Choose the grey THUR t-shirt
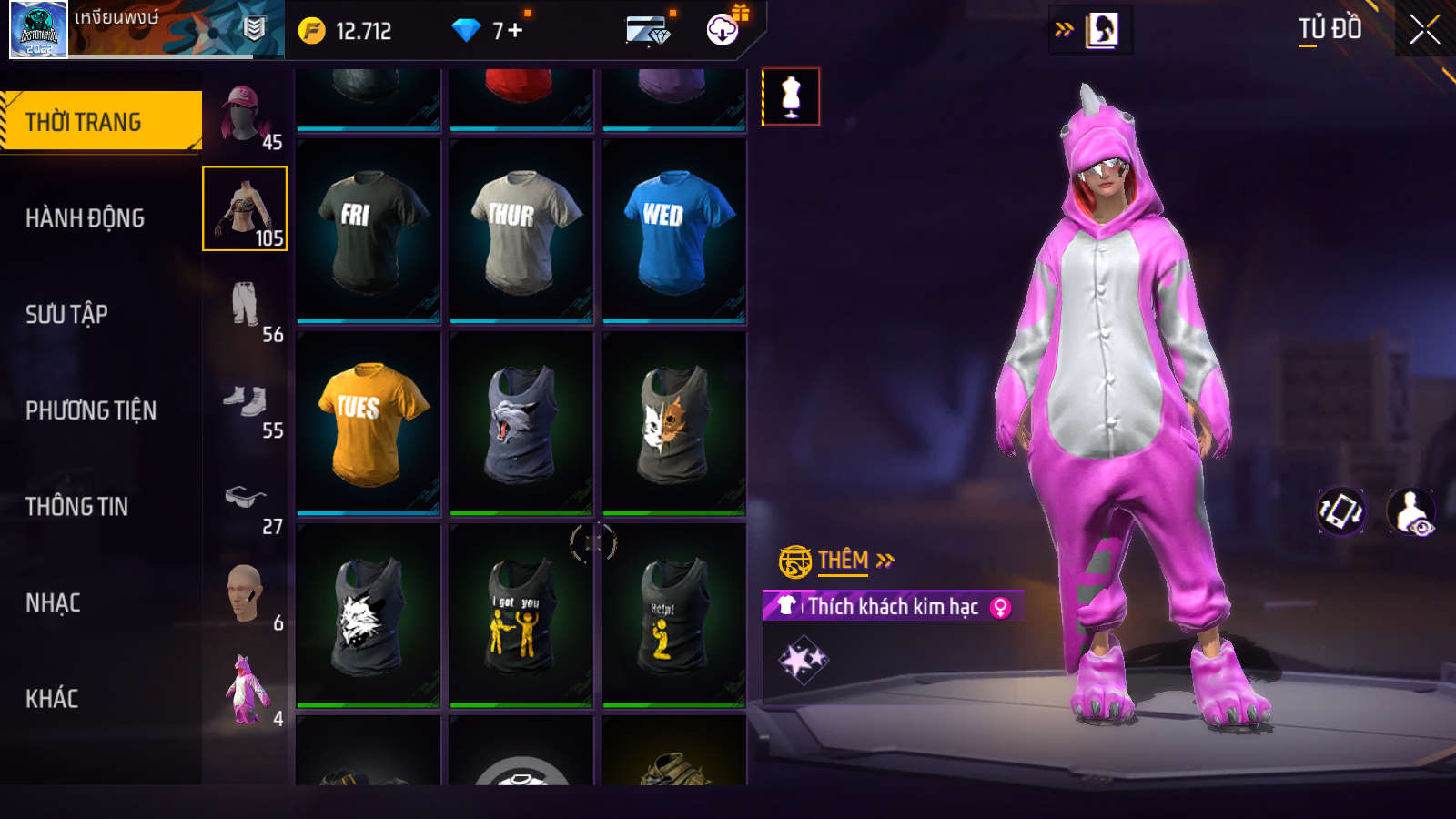The image size is (1456, 819). tap(521, 231)
